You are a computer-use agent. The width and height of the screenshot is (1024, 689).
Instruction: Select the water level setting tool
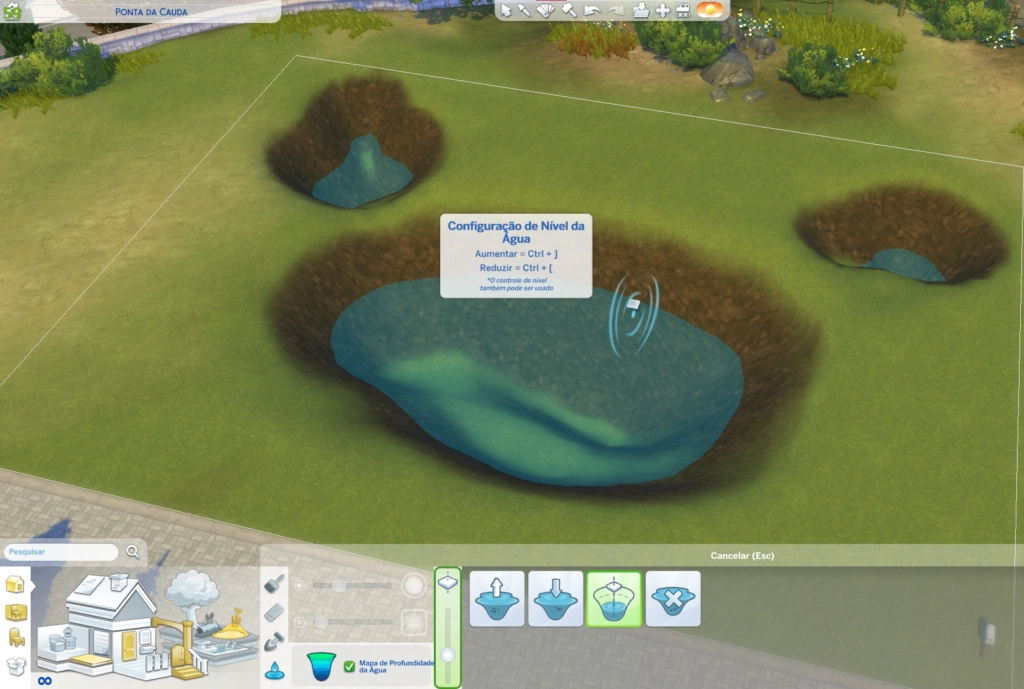pyautogui.click(x=614, y=599)
